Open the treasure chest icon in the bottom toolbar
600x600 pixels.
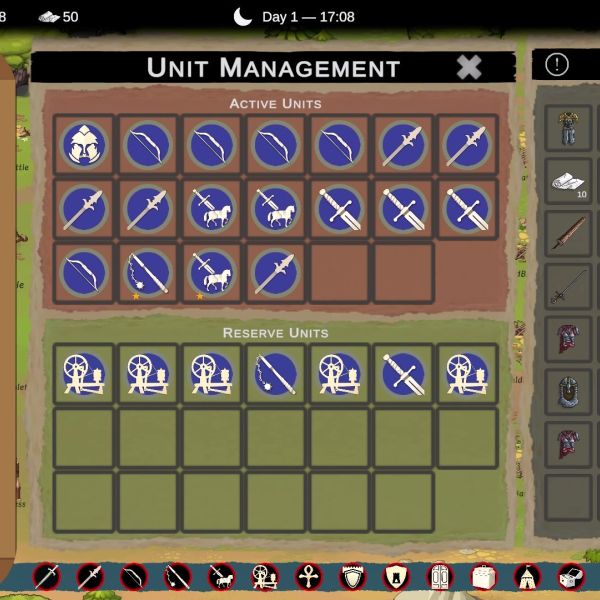pos(570,576)
